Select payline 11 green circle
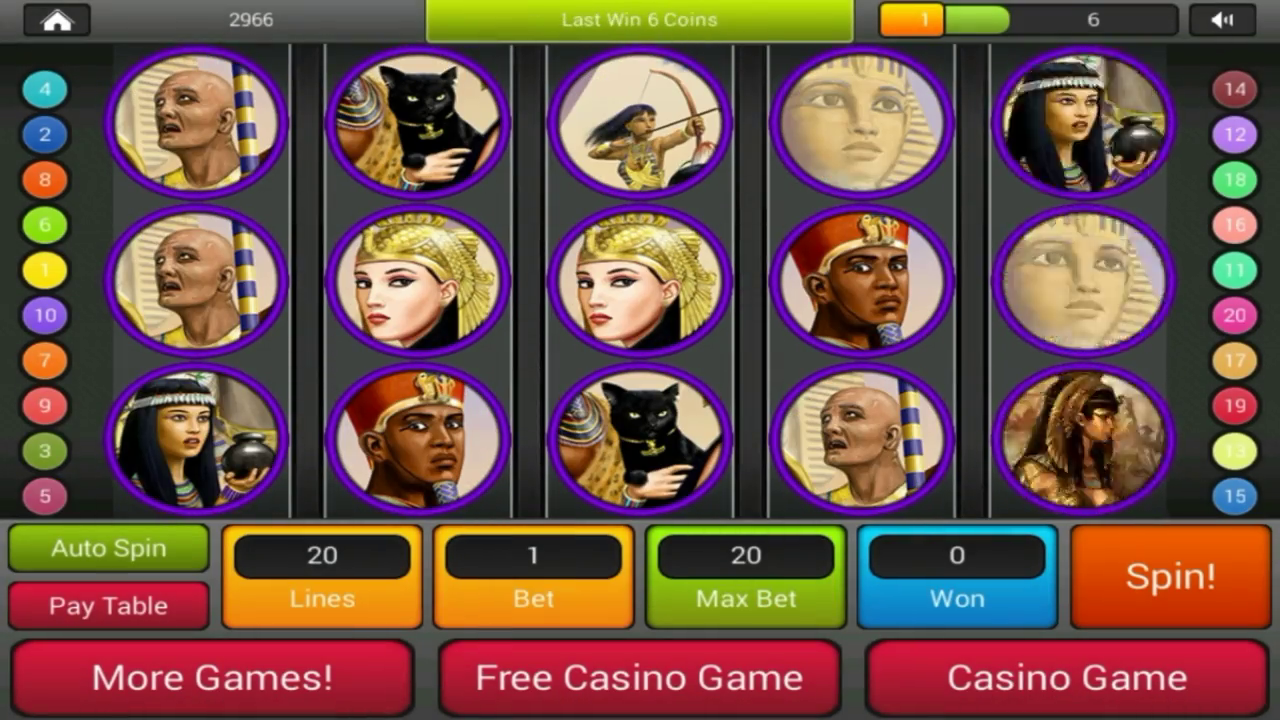This screenshot has width=1280, height=720. click(x=1235, y=270)
